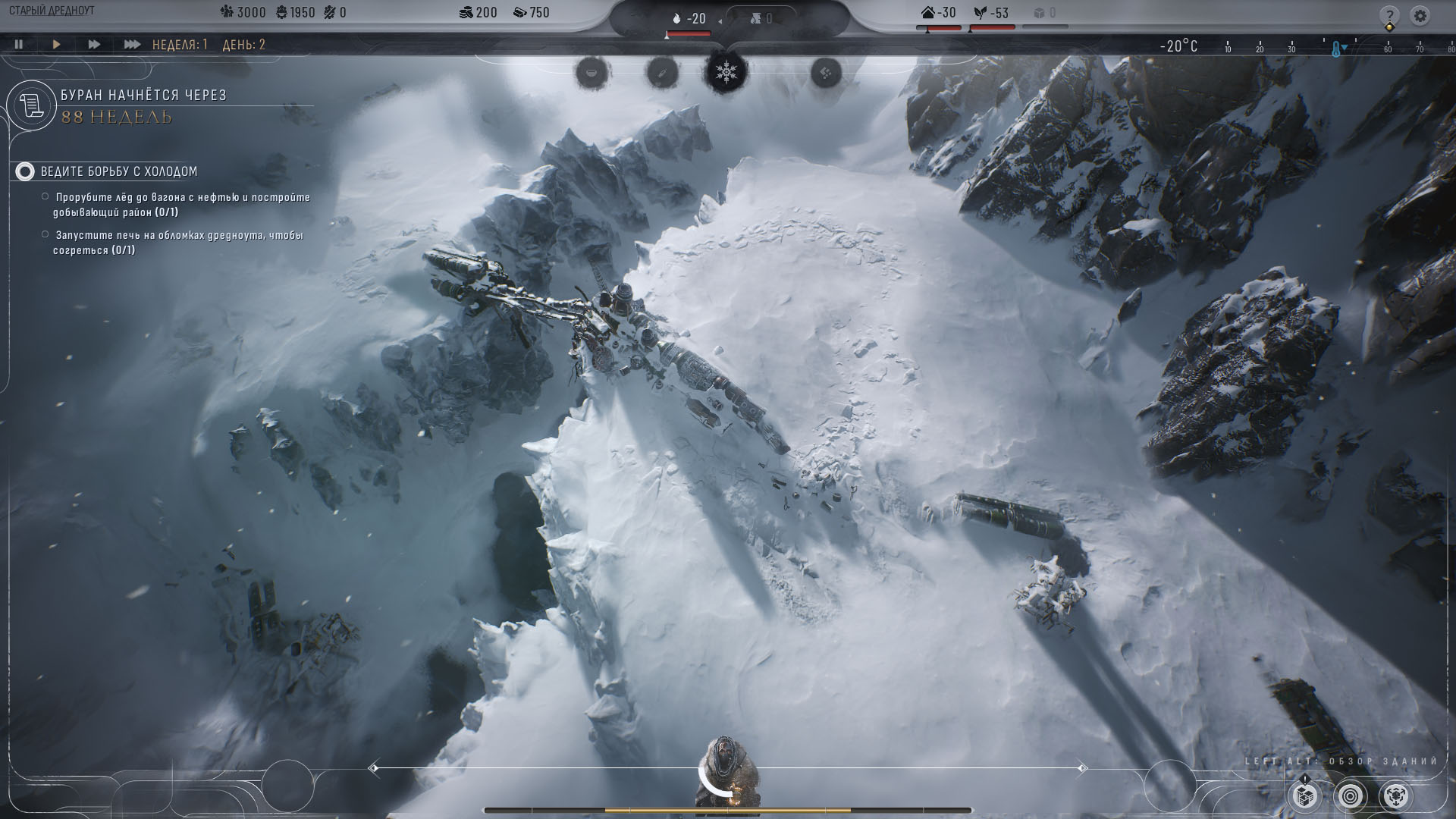Viewport: 1456px width, 819px height.
Task: Open the frostbreaking arrows cube button
Action: 1396,796
